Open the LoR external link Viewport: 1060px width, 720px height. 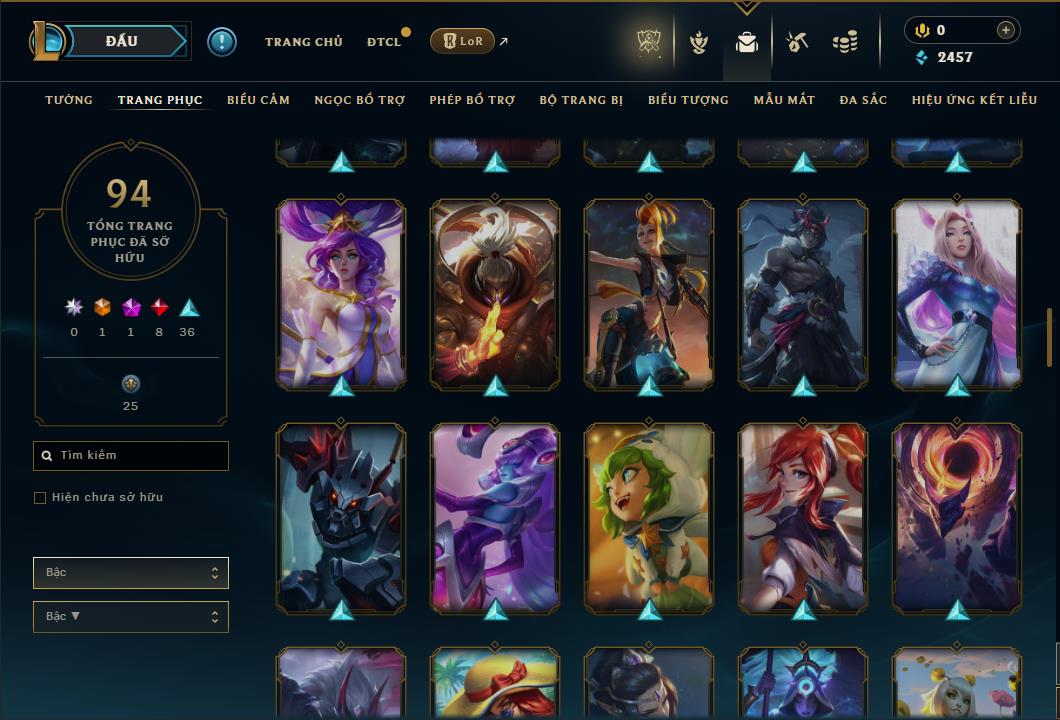pyautogui.click(x=462, y=41)
